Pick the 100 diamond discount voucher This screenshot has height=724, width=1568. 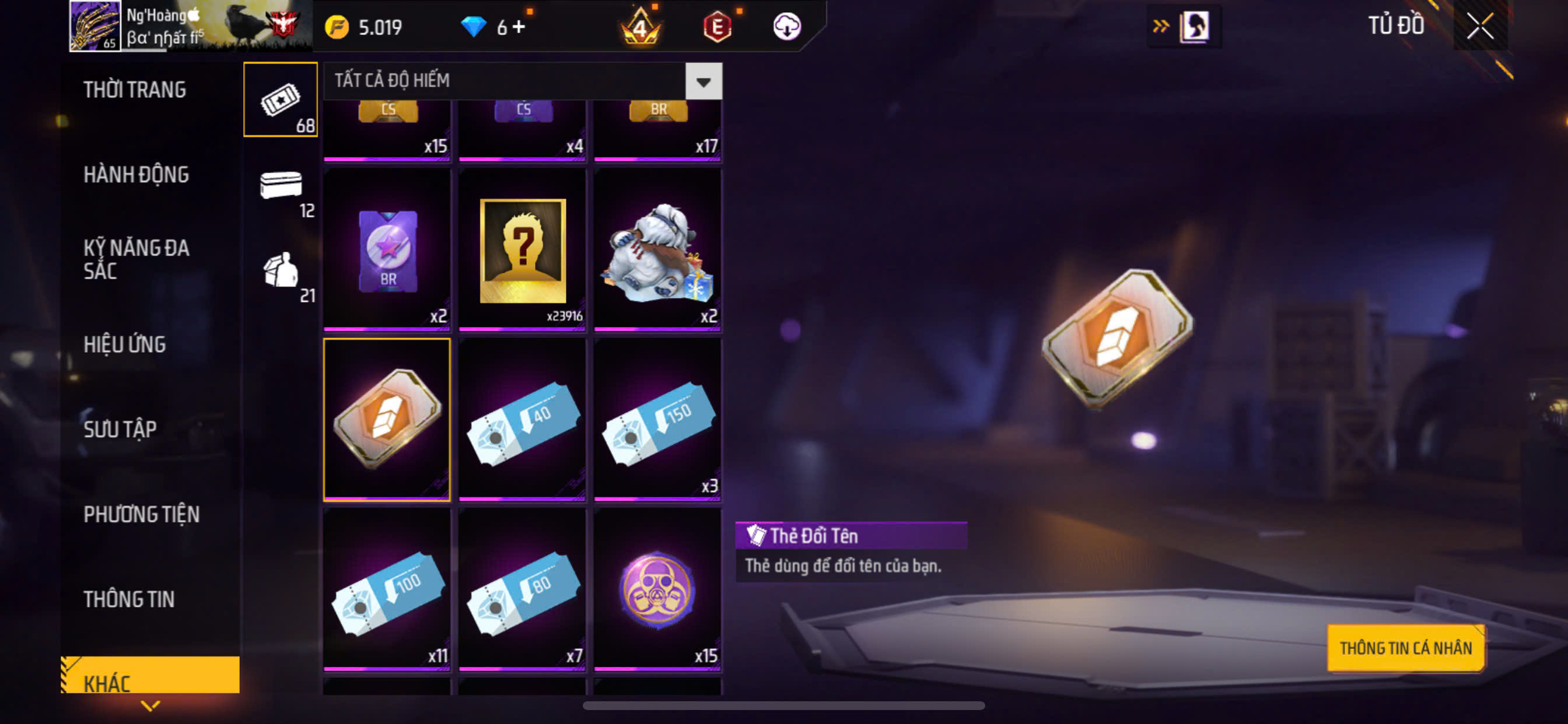point(387,589)
